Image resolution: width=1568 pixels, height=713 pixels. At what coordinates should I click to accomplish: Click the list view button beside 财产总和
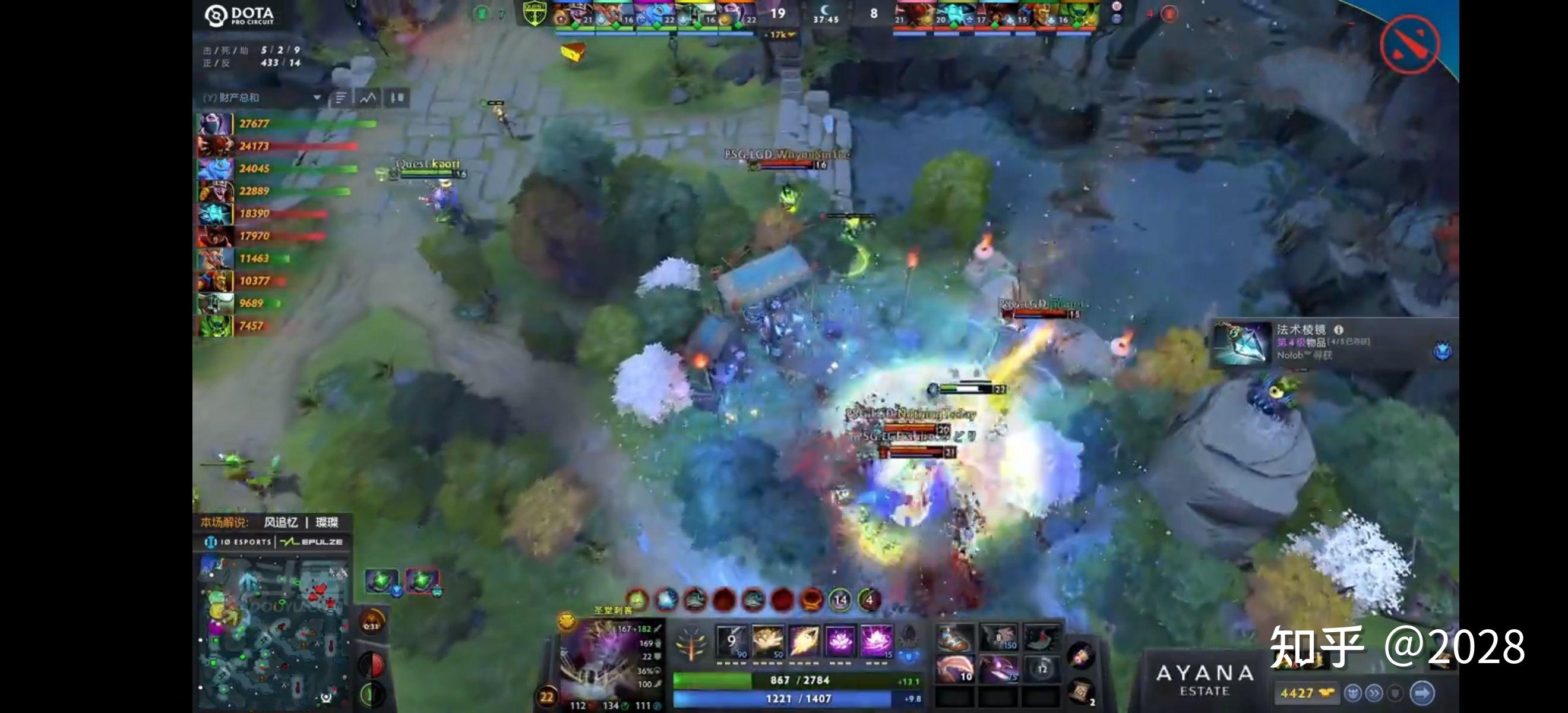tap(341, 97)
